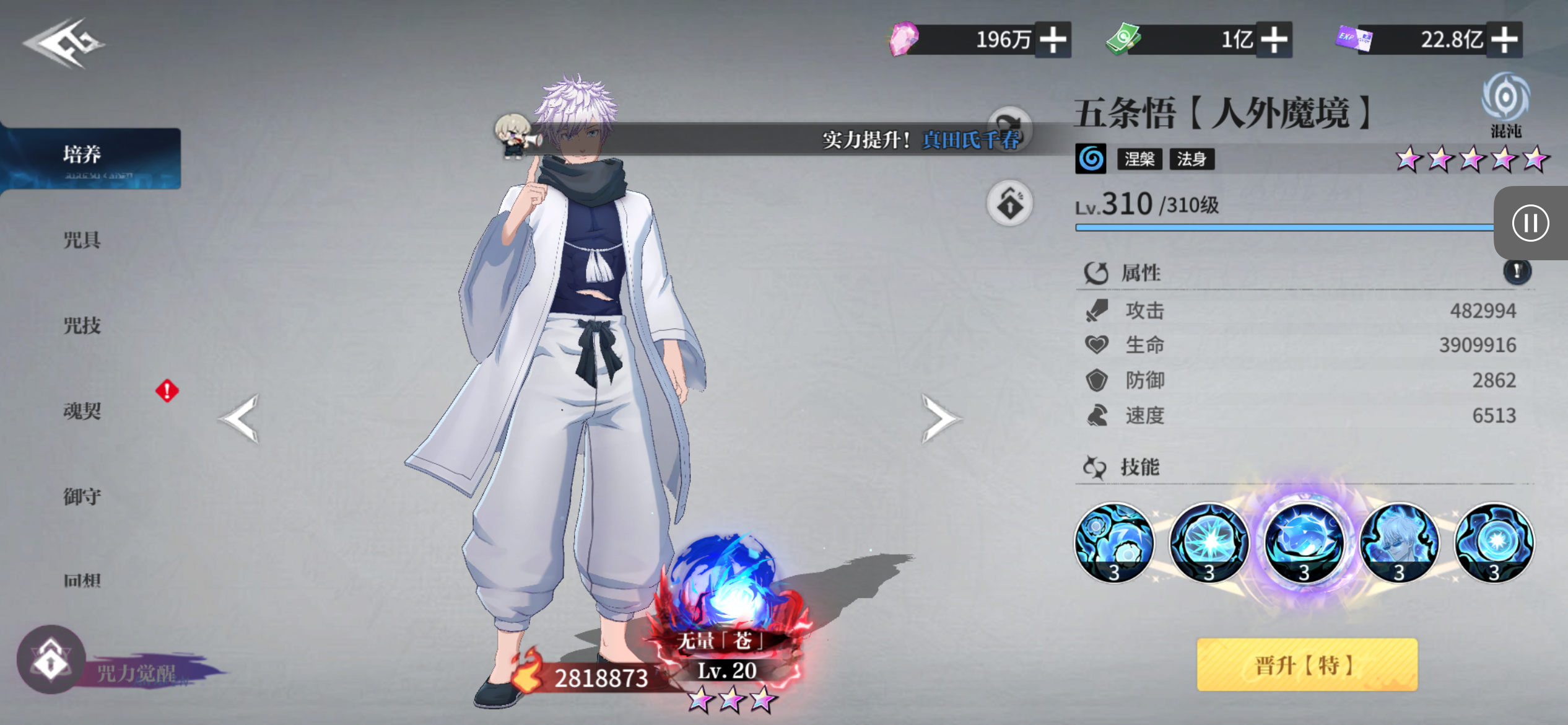The width and height of the screenshot is (1568, 725).
Task: Open the 咒具 tab
Action: coord(82,240)
